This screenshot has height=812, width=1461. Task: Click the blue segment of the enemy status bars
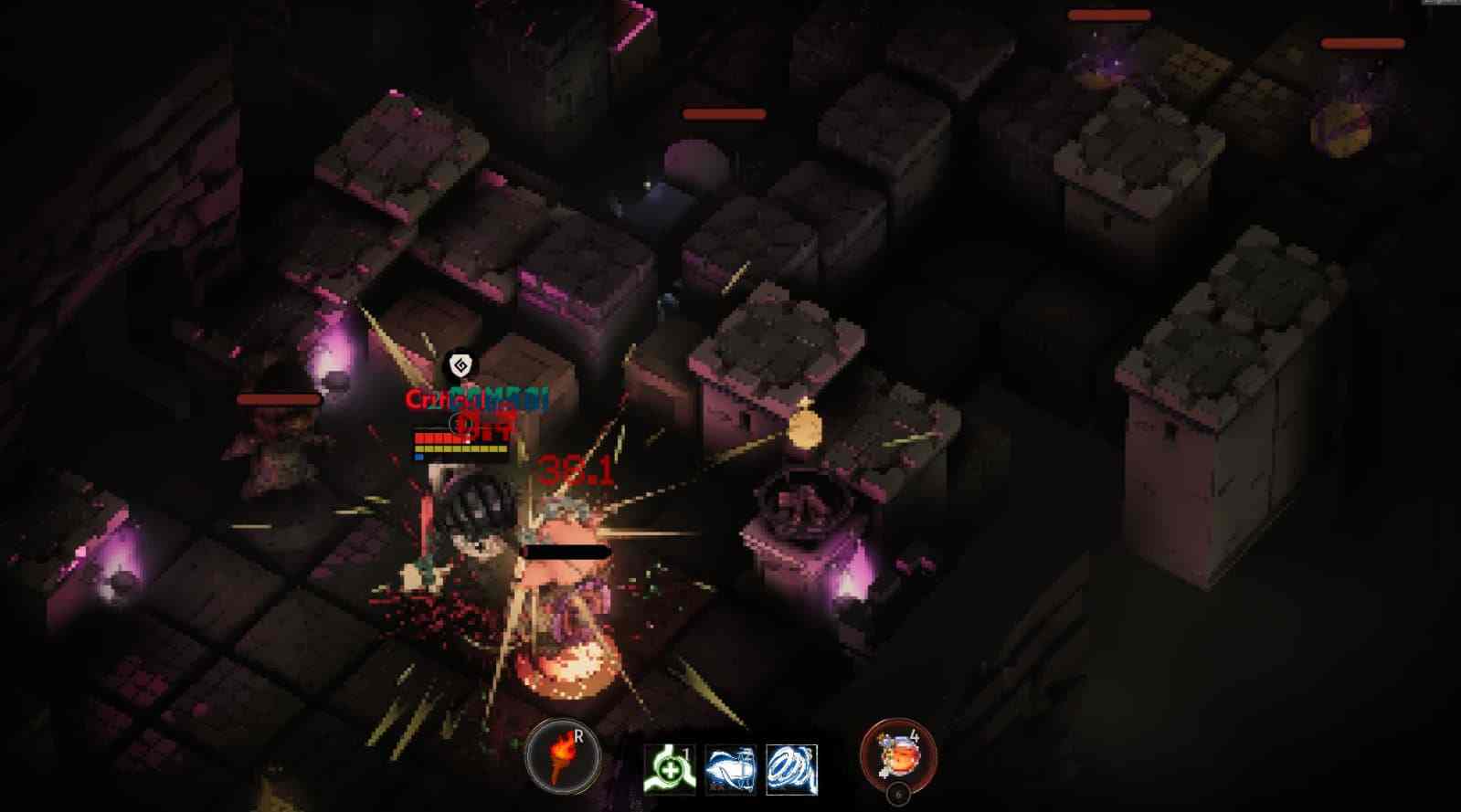[418, 457]
